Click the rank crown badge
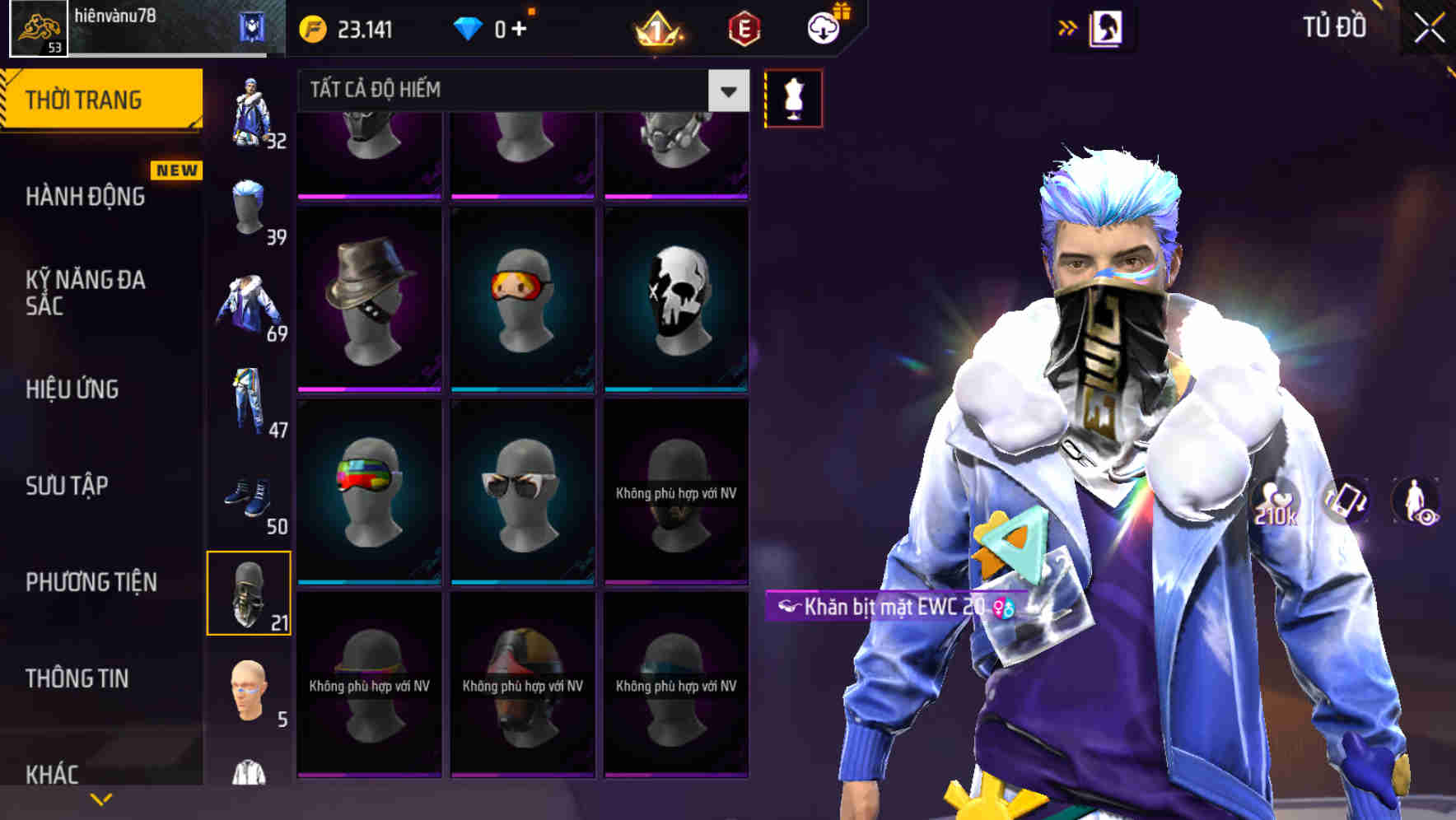This screenshot has width=1456, height=820. click(655, 30)
